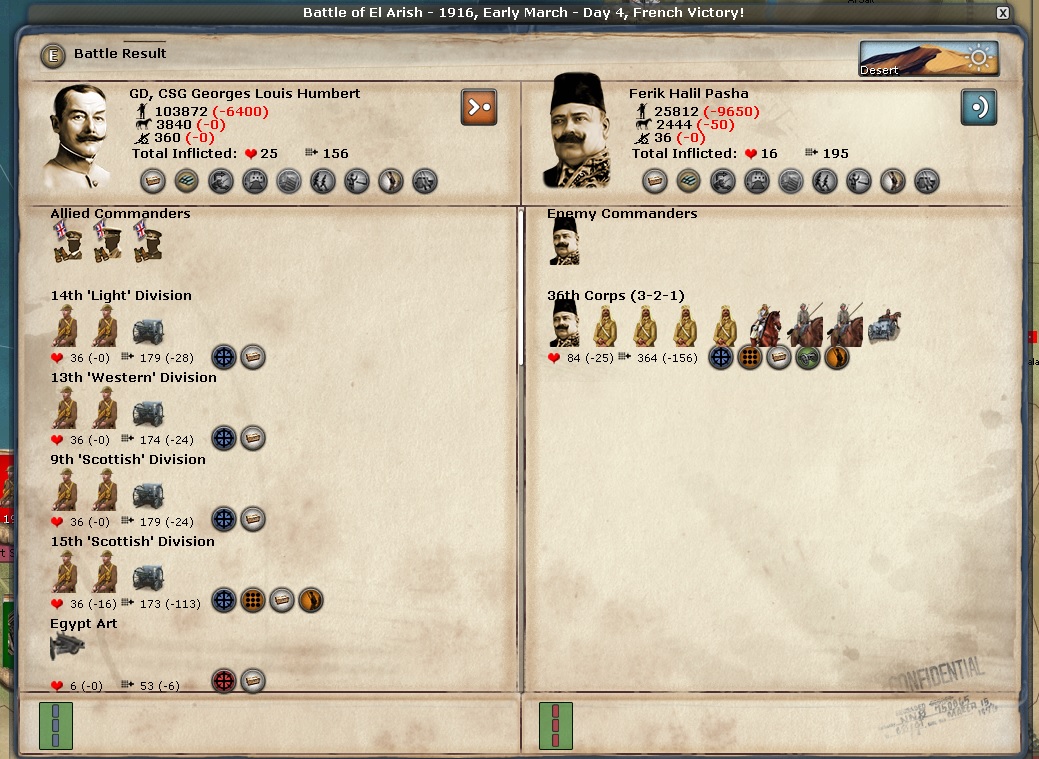
Task: Click the enemy commander portrait under Enemy Commanders
Action: click(x=565, y=242)
